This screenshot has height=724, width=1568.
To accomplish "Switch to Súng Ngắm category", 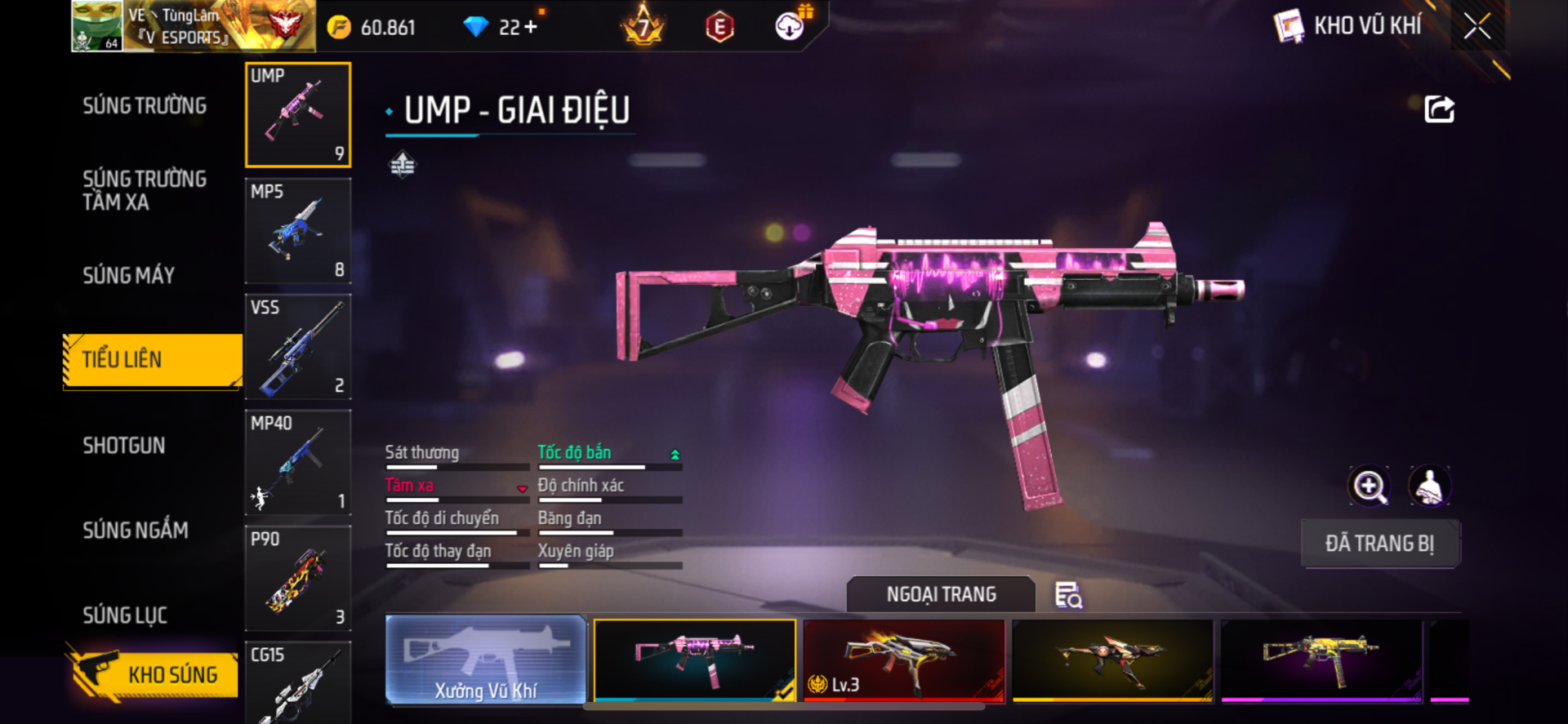I will tap(136, 531).
